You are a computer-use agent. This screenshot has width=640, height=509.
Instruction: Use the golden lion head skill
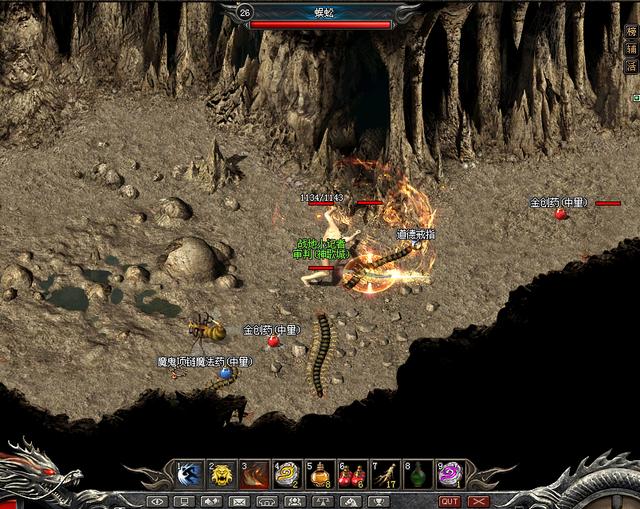coord(223,474)
